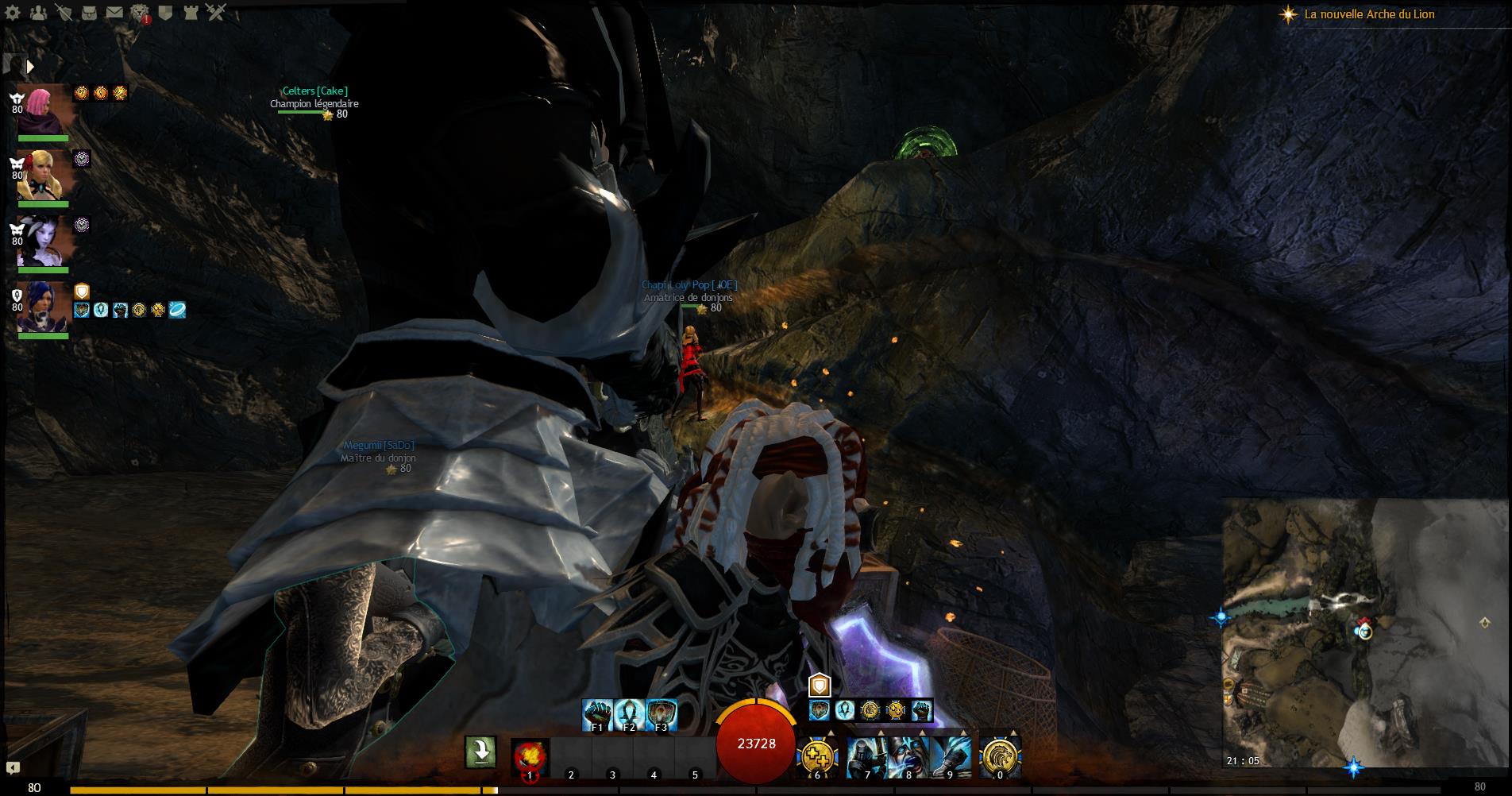This screenshot has height=796, width=1512.
Task: Use the healing skill in slot 6
Action: (817, 756)
